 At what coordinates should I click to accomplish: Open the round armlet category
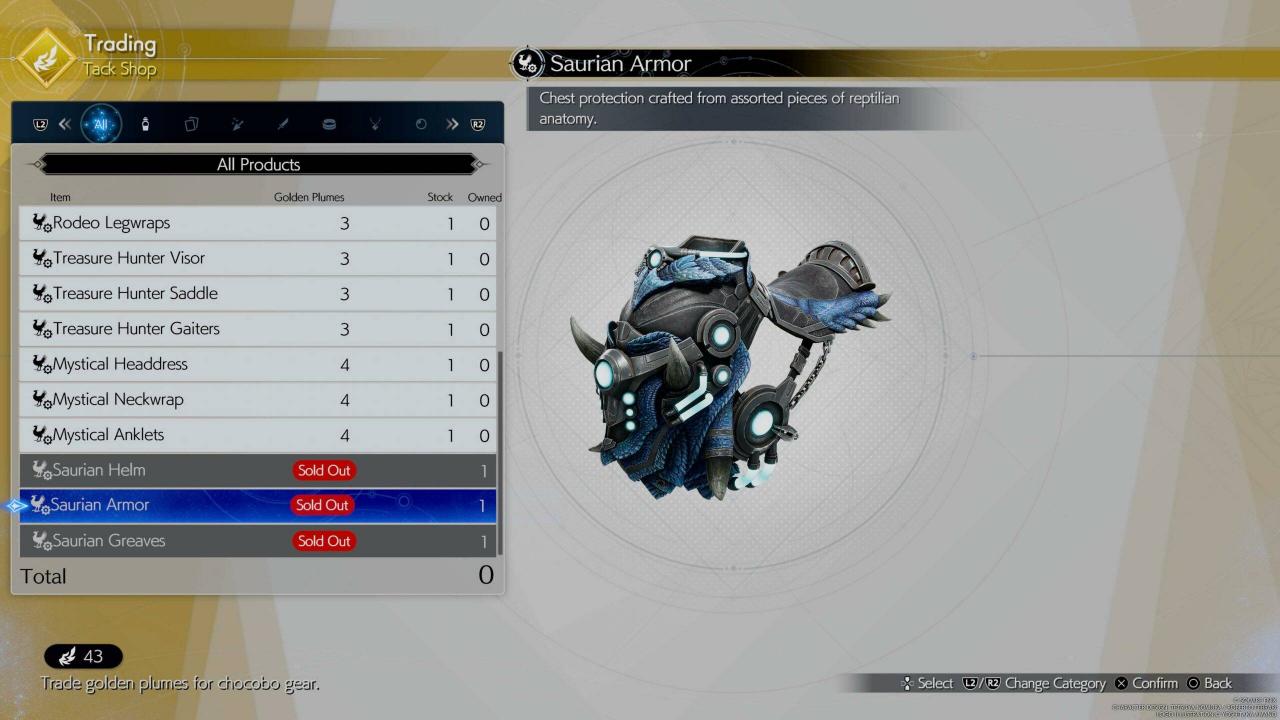coord(329,125)
